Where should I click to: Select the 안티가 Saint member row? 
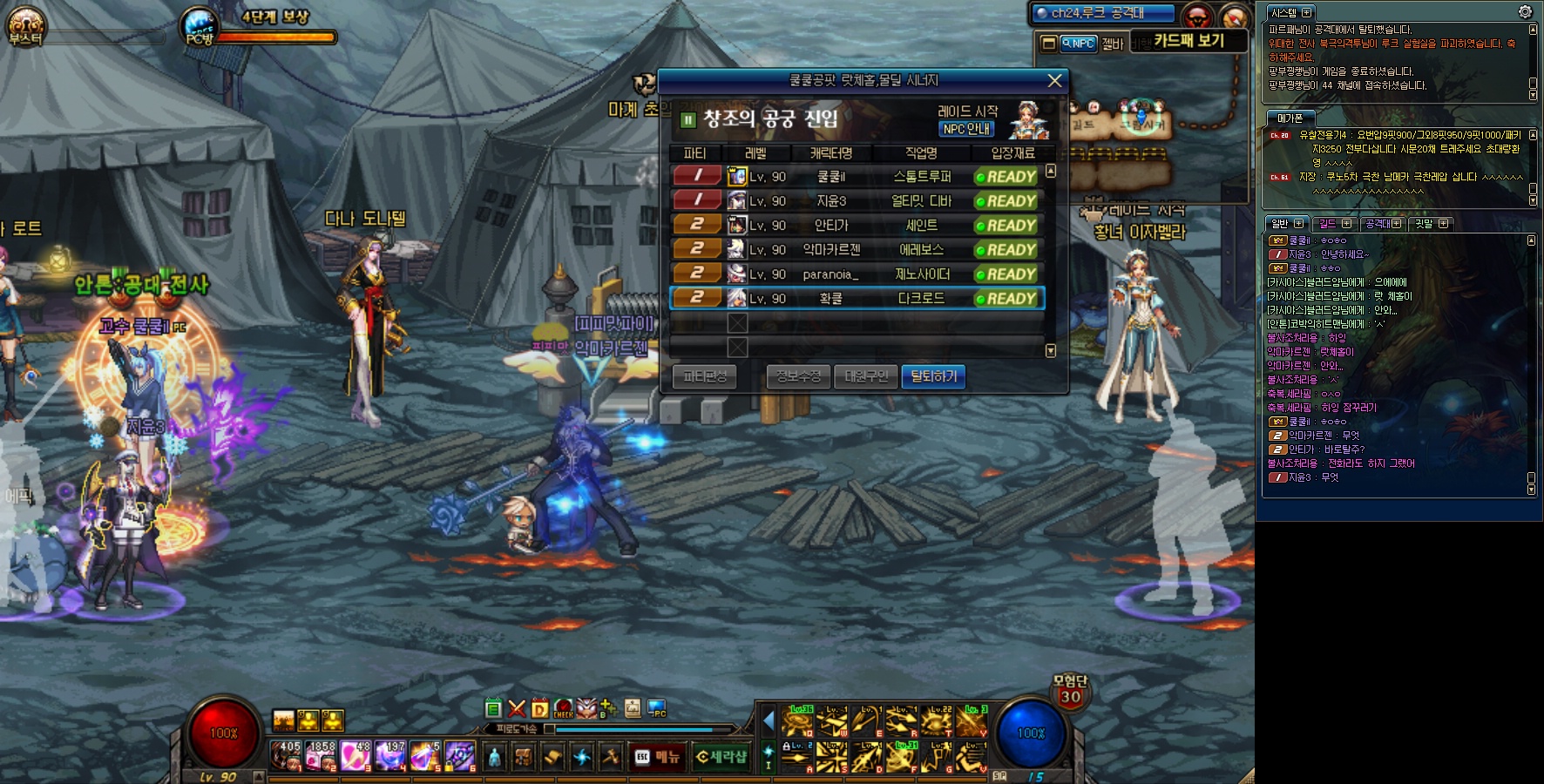click(857, 226)
